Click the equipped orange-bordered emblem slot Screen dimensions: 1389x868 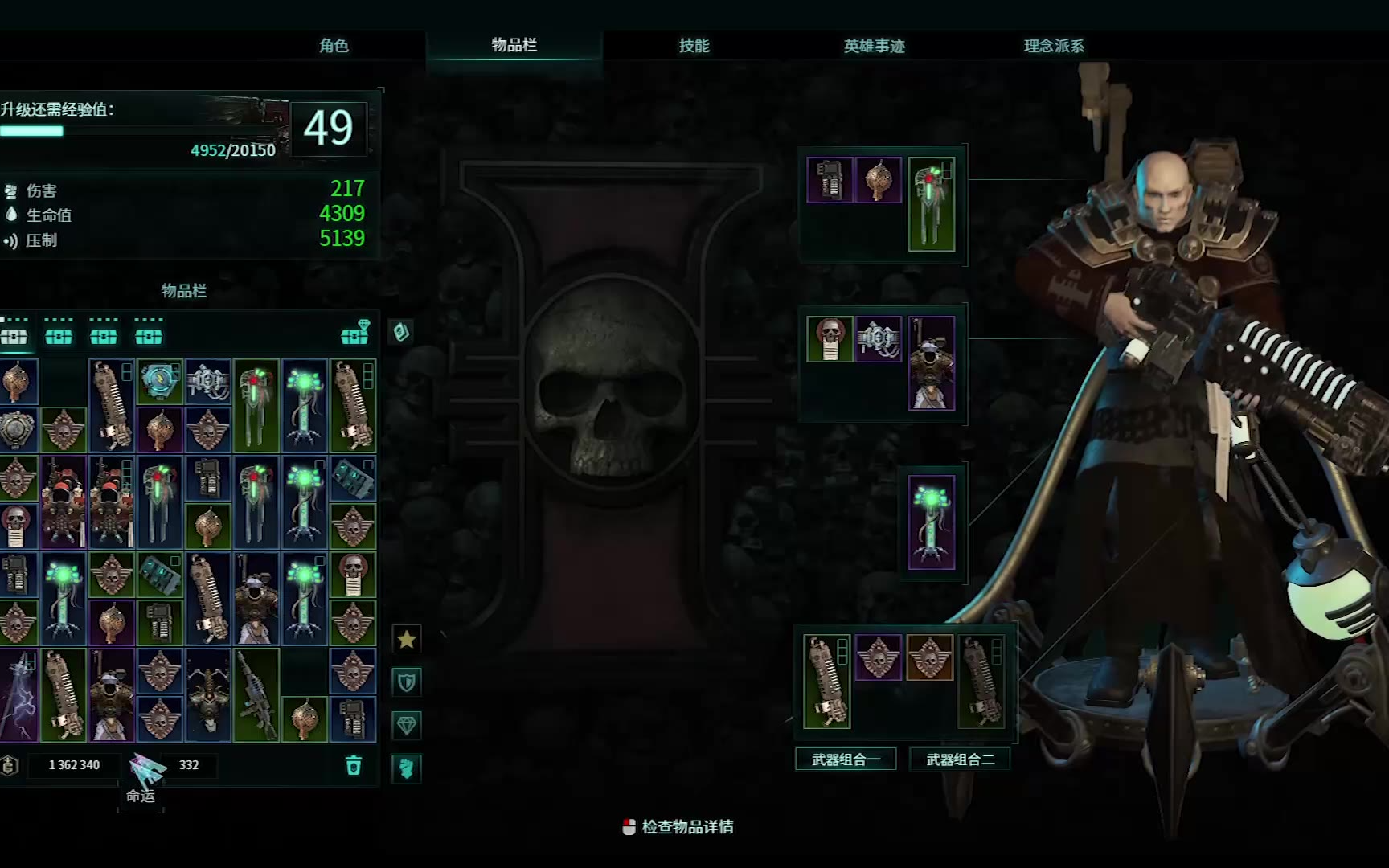(x=929, y=657)
